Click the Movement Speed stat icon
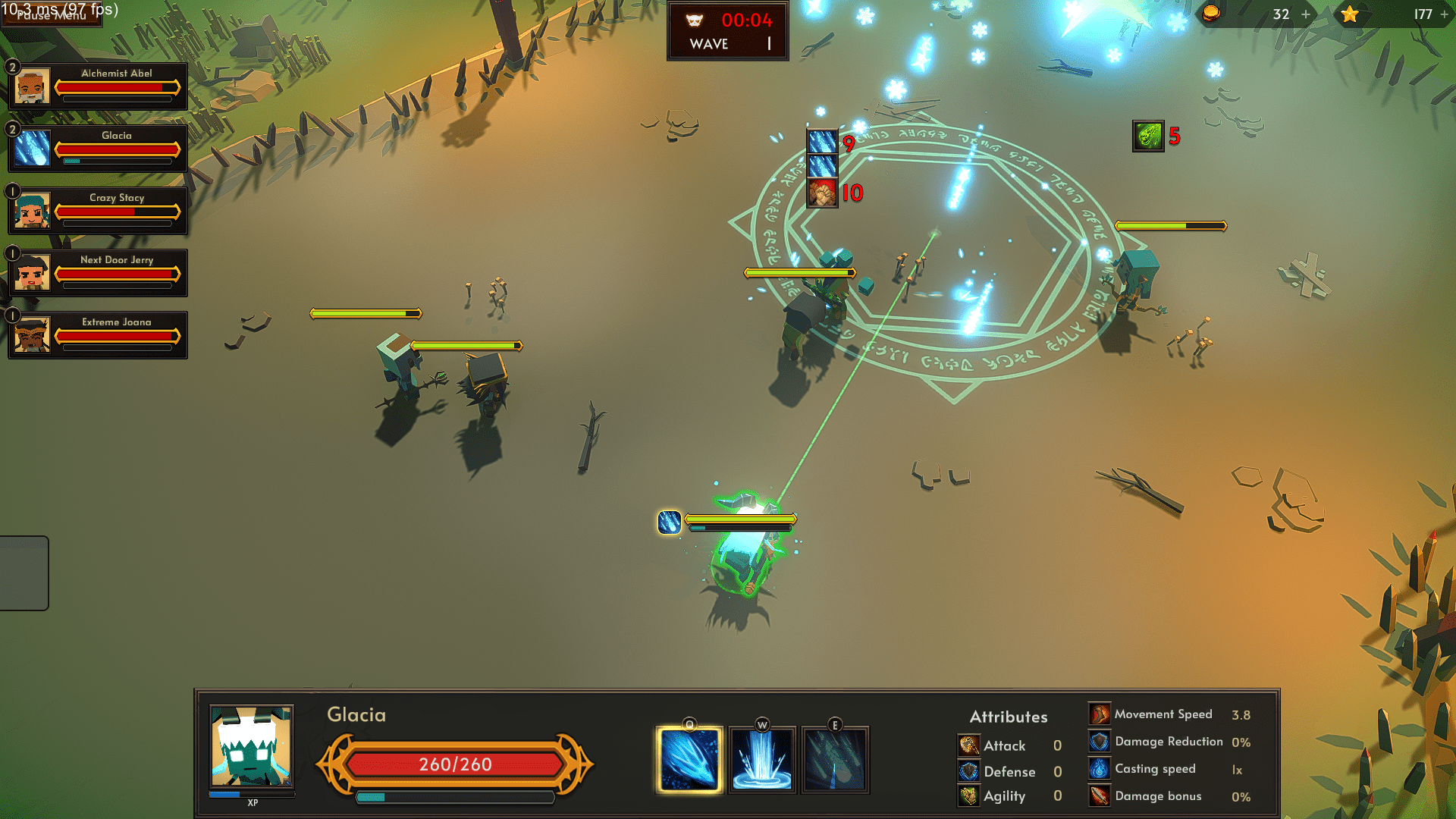 point(1100,714)
